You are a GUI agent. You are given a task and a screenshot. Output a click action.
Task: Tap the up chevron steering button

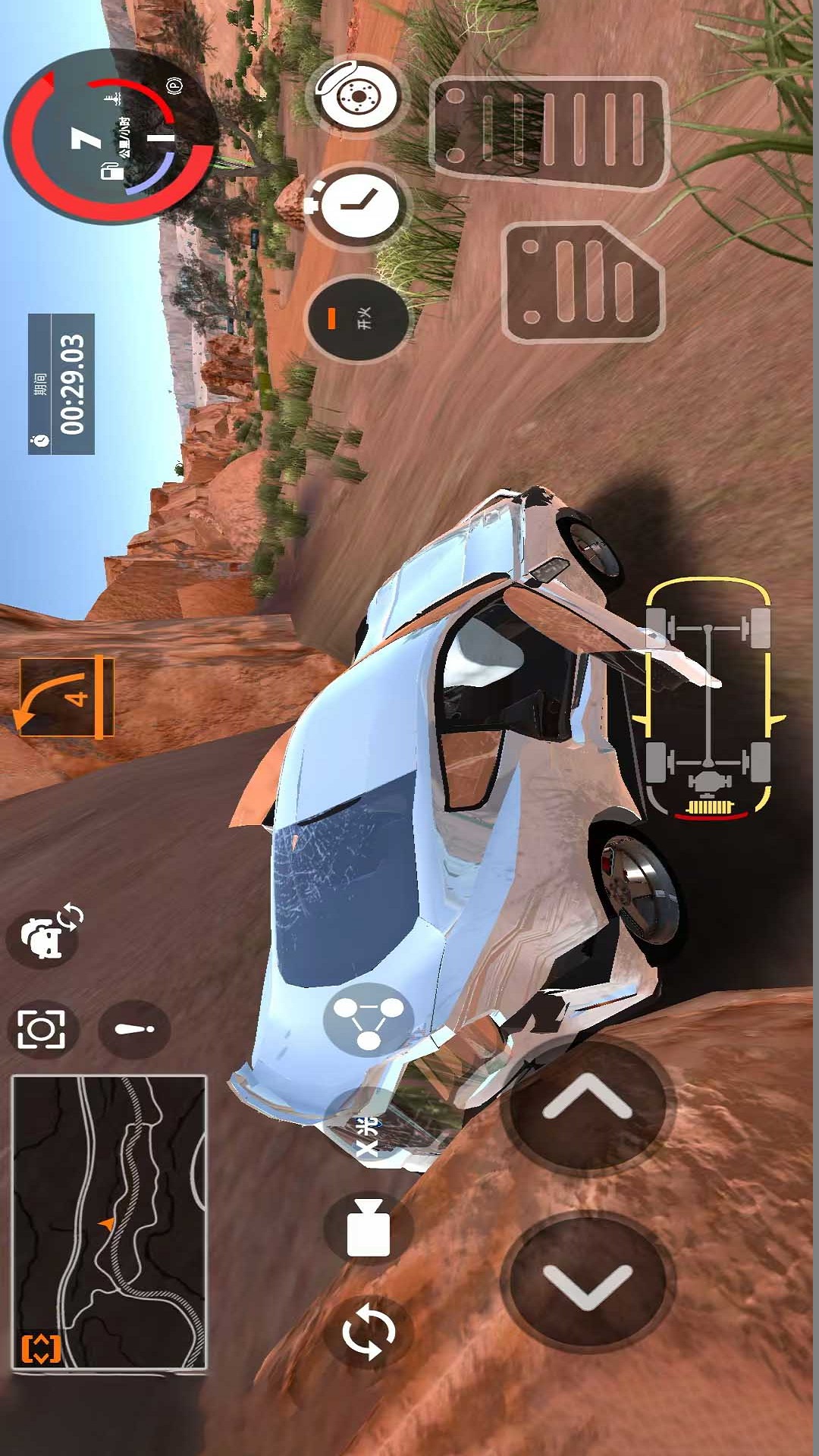coord(586,1103)
